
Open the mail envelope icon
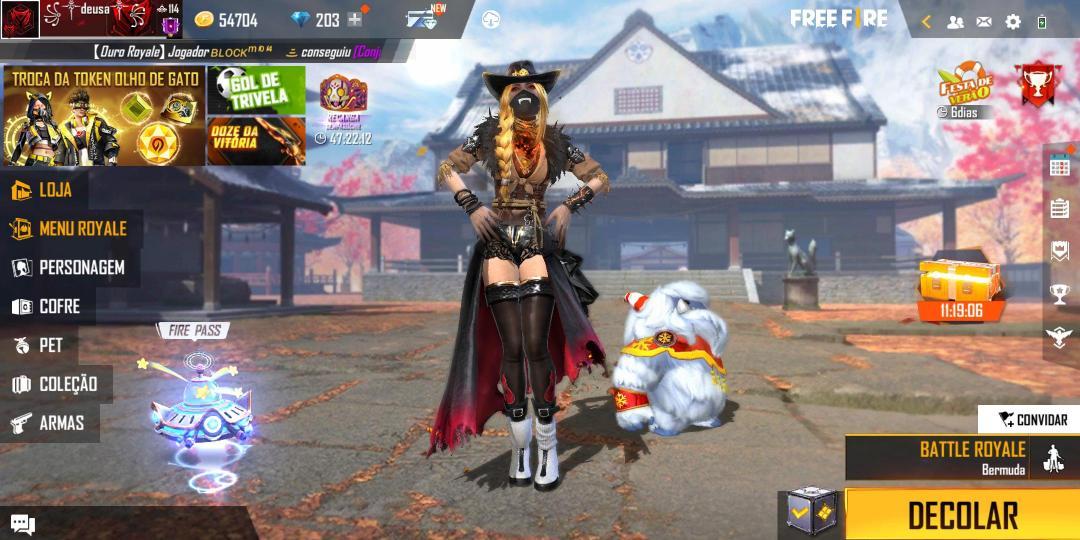(x=984, y=21)
